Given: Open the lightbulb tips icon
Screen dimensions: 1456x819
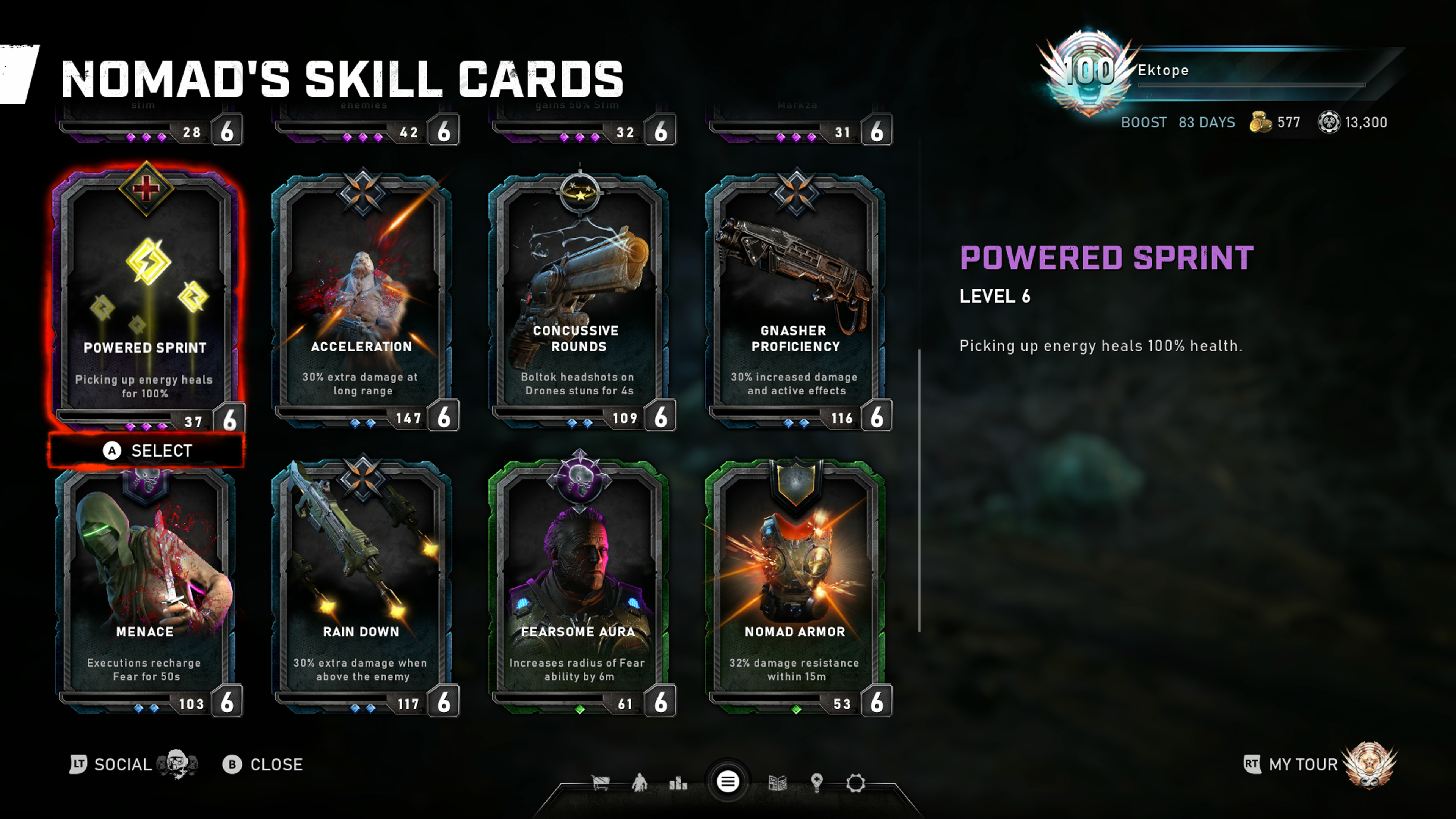Looking at the screenshot, I should 817,783.
